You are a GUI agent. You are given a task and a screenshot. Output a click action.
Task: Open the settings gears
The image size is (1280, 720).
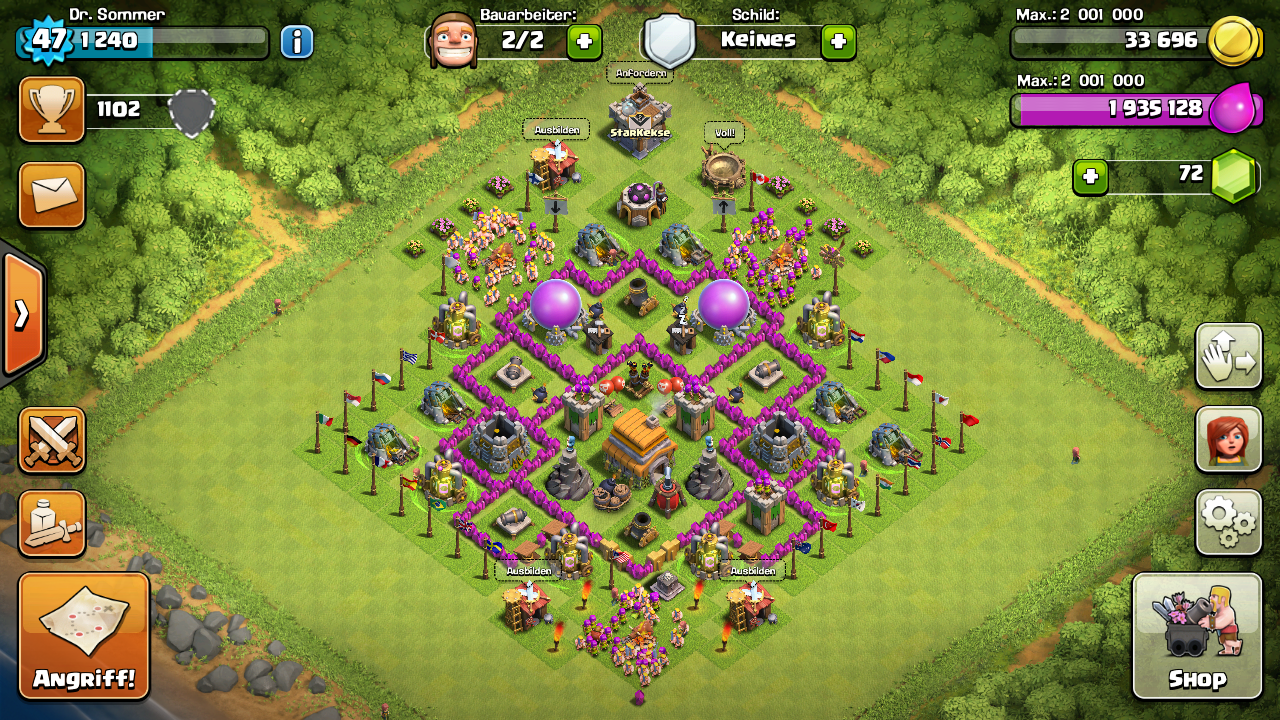point(1228,521)
